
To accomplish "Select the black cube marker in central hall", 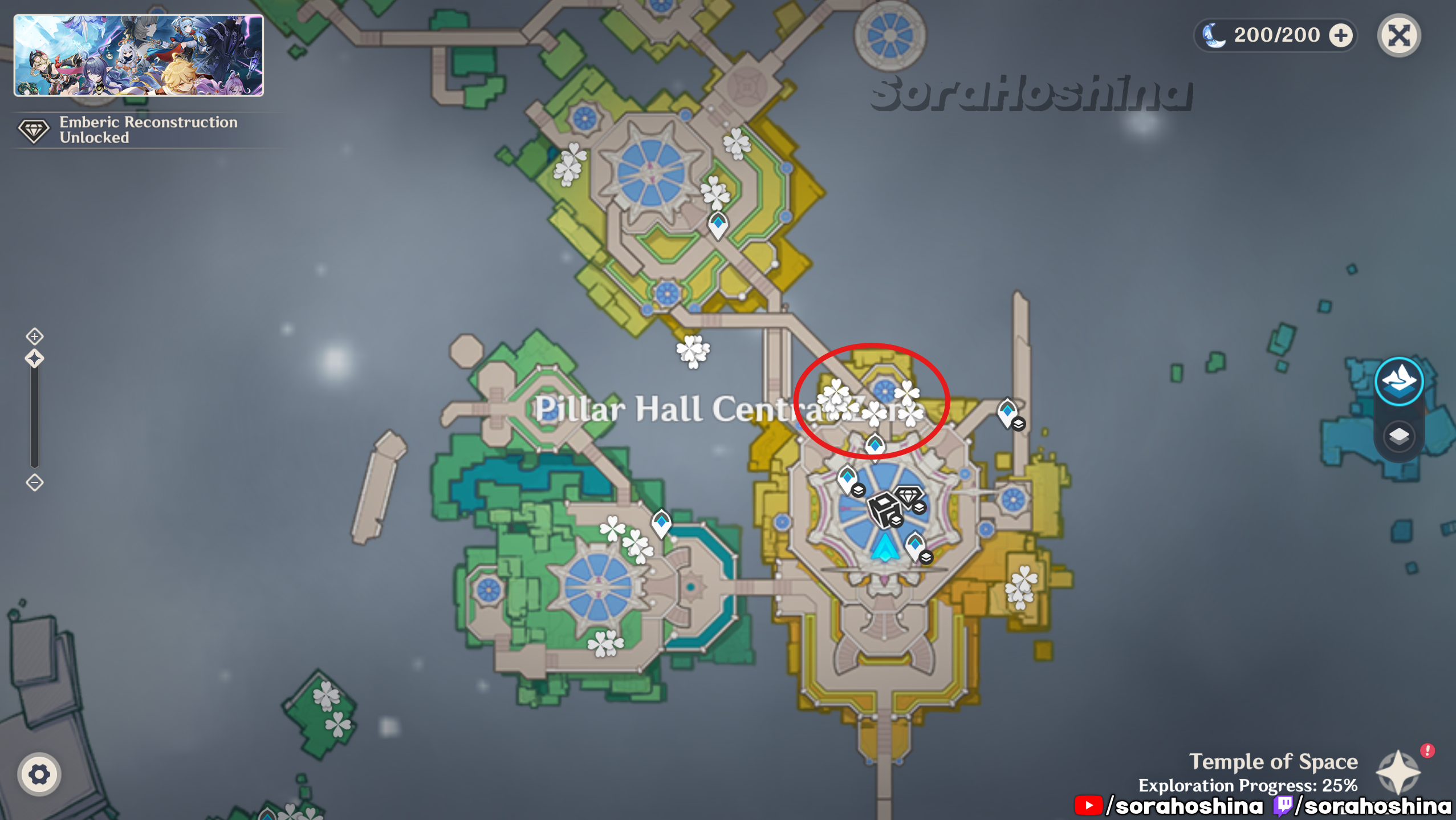I will click(882, 508).
